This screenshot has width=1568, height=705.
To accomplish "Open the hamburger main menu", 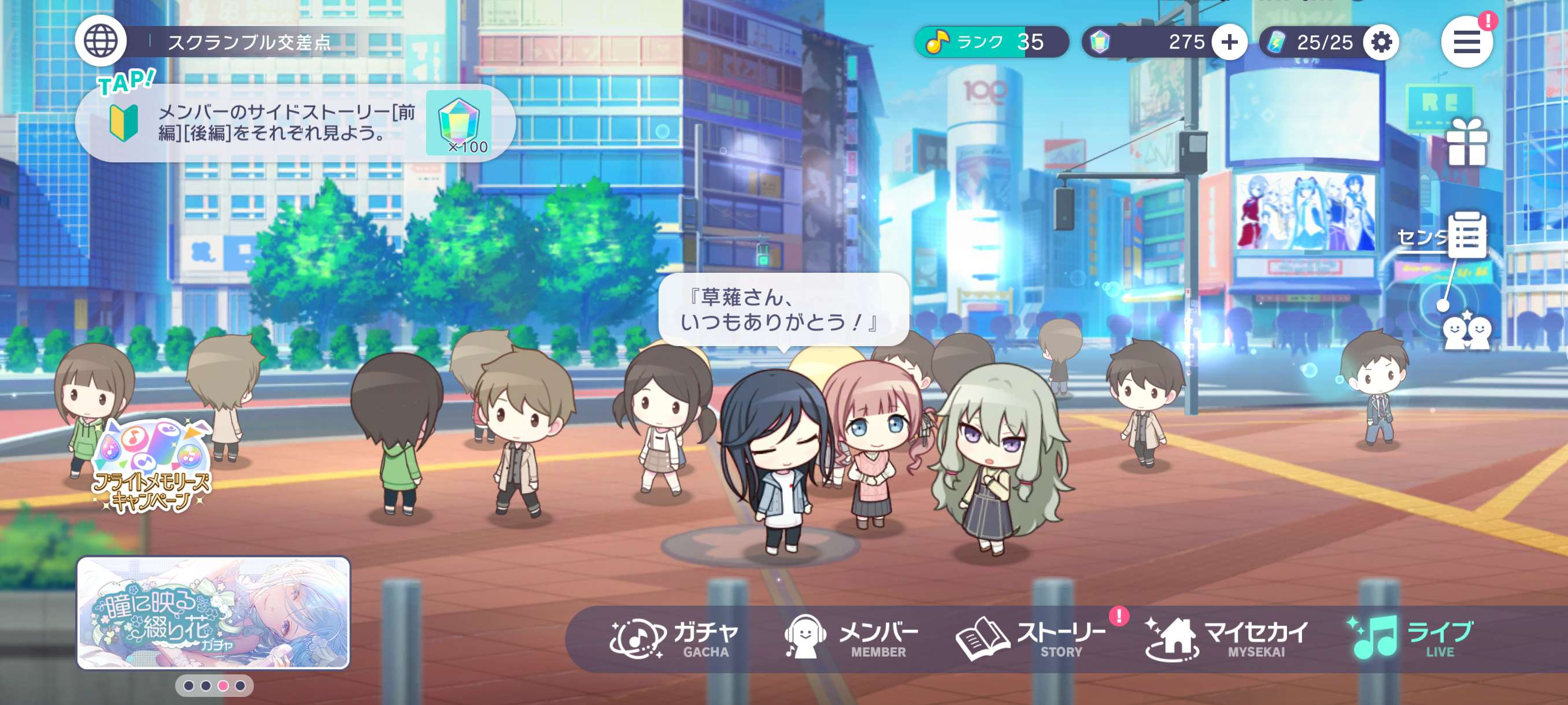I will [x=1466, y=42].
